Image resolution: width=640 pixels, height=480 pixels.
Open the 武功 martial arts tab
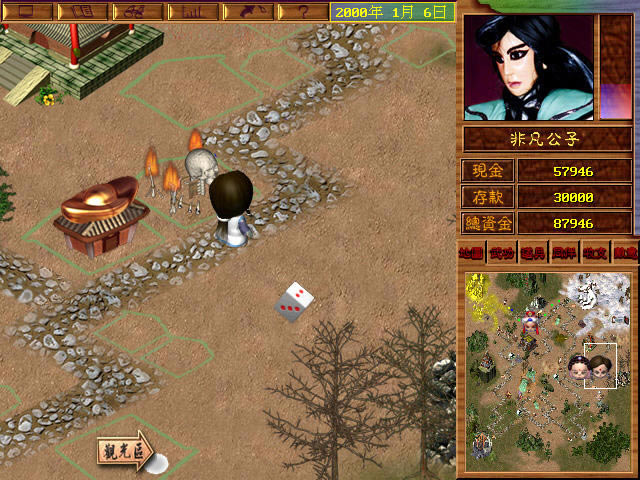tap(500, 254)
